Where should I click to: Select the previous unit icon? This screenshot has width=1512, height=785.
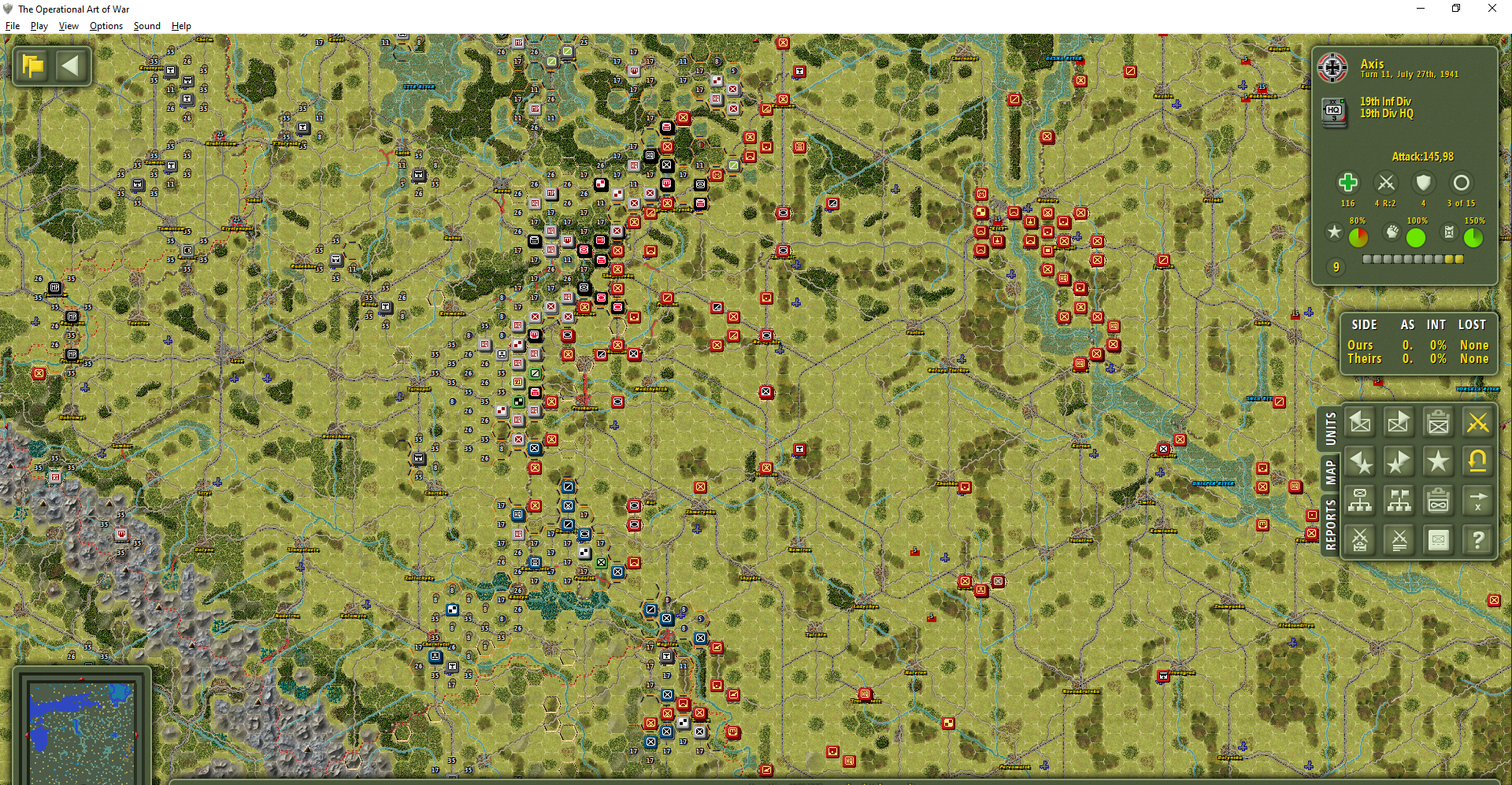[x=1360, y=423]
